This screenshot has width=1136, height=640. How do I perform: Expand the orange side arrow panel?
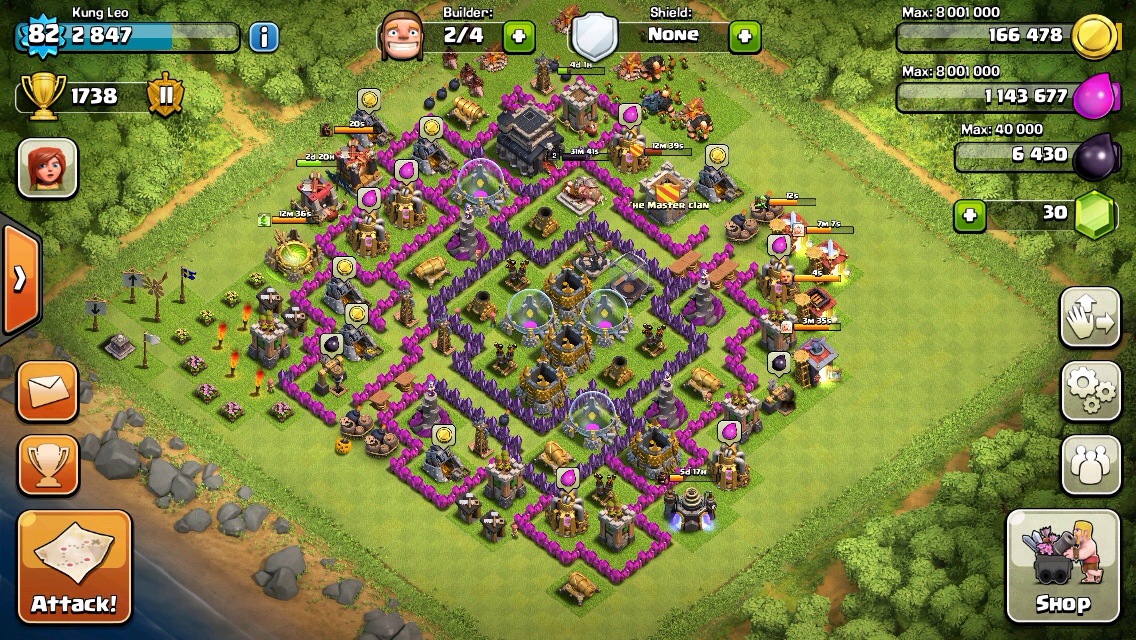point(19,279)
